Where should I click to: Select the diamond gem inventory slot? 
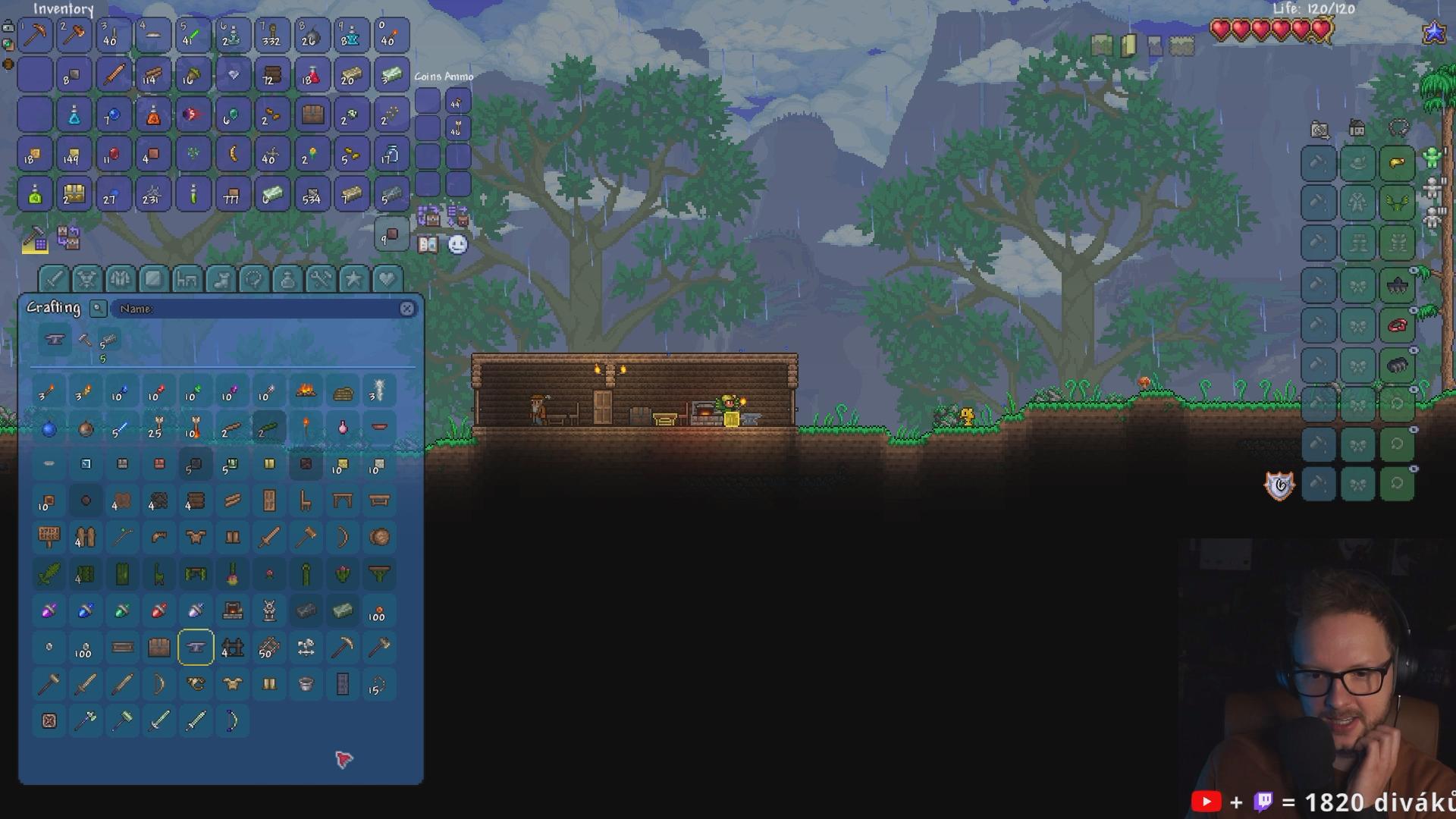[x=233, y=75]
